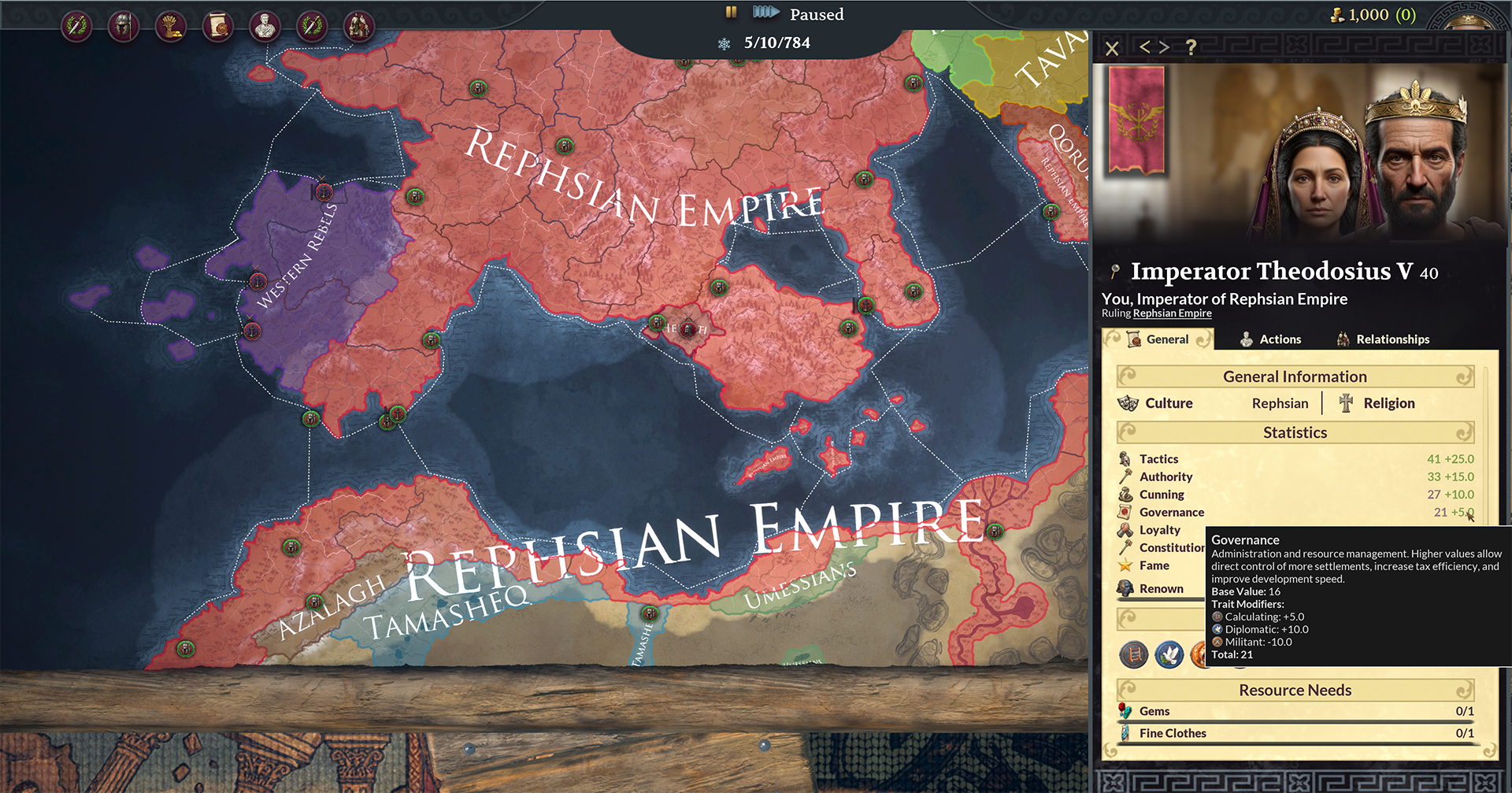Image resolution: width=1512 pixels, height=793 pixels.
Task: Inspect the Diplomatic dove trait icon
Action: pos(1169,654)
